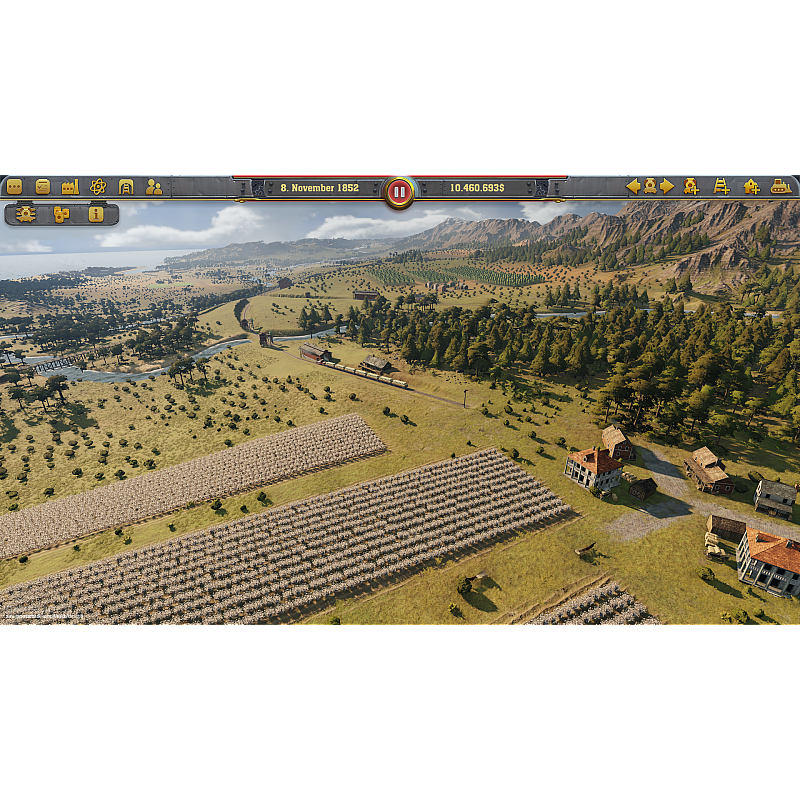
Task: Build new track with the track-plus icon
Action: click(x=721, y=186)
